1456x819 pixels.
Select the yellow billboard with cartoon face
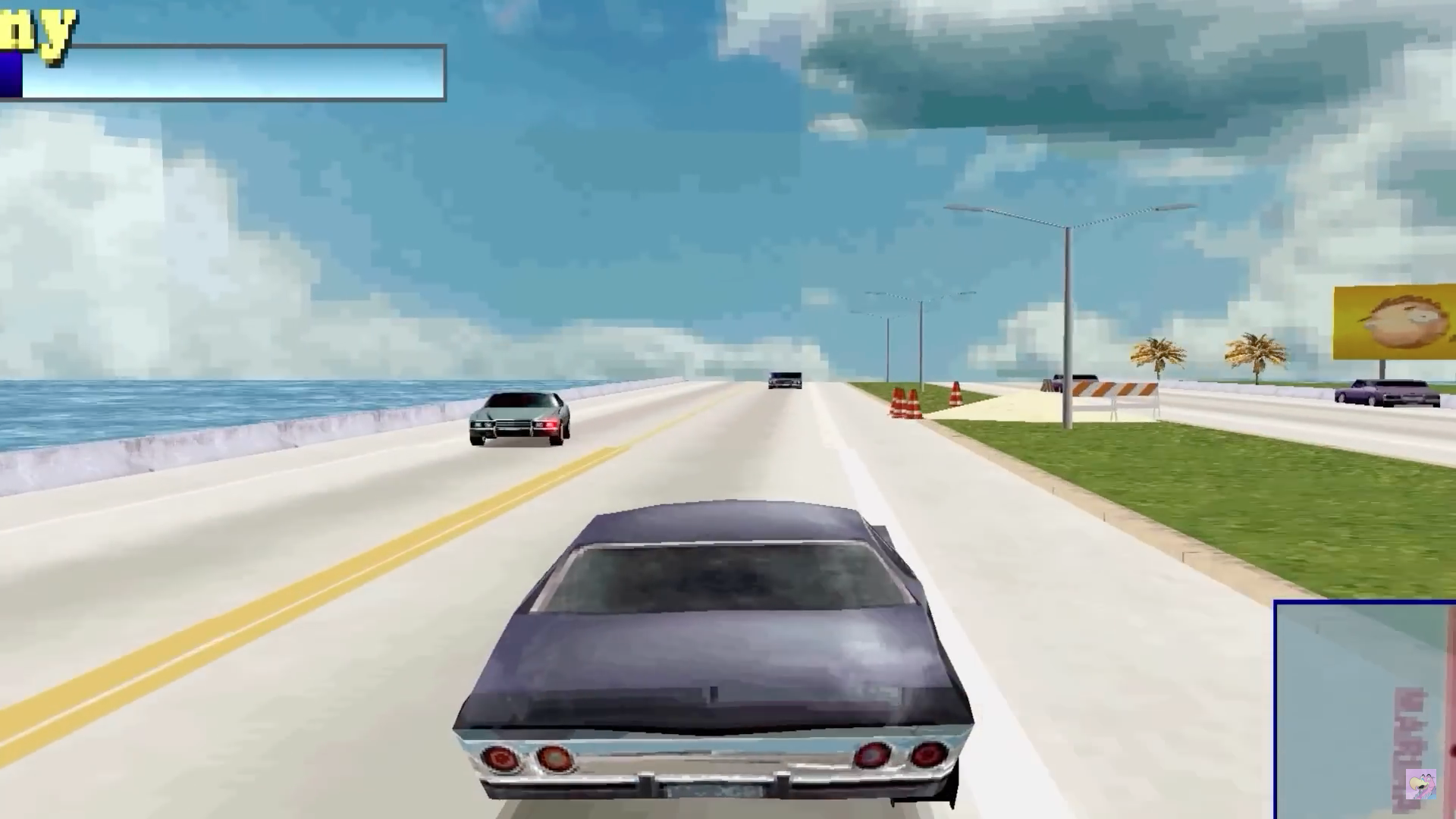coord(1392,322)
